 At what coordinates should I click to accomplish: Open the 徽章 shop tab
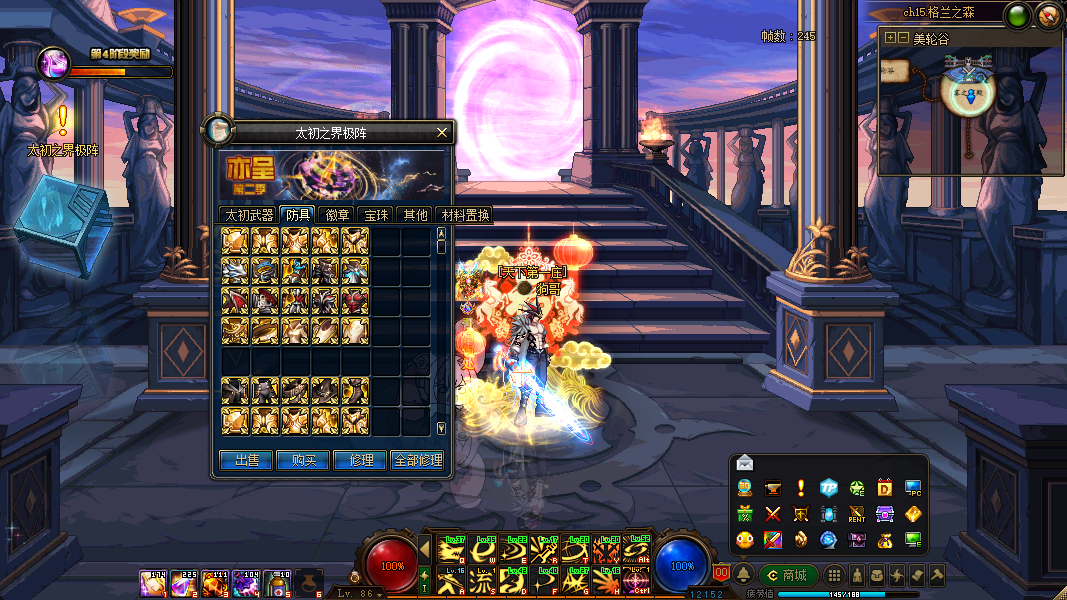pos(336,214)
